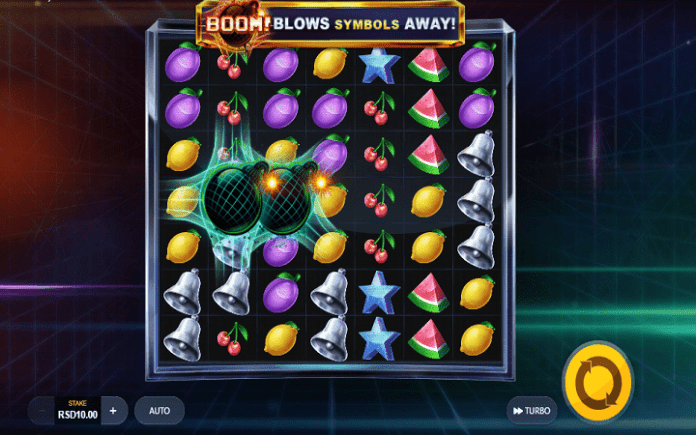Increase the stake with the plus button
The height and width of the screenshot is (435, 696).
(x=113, y=410)
